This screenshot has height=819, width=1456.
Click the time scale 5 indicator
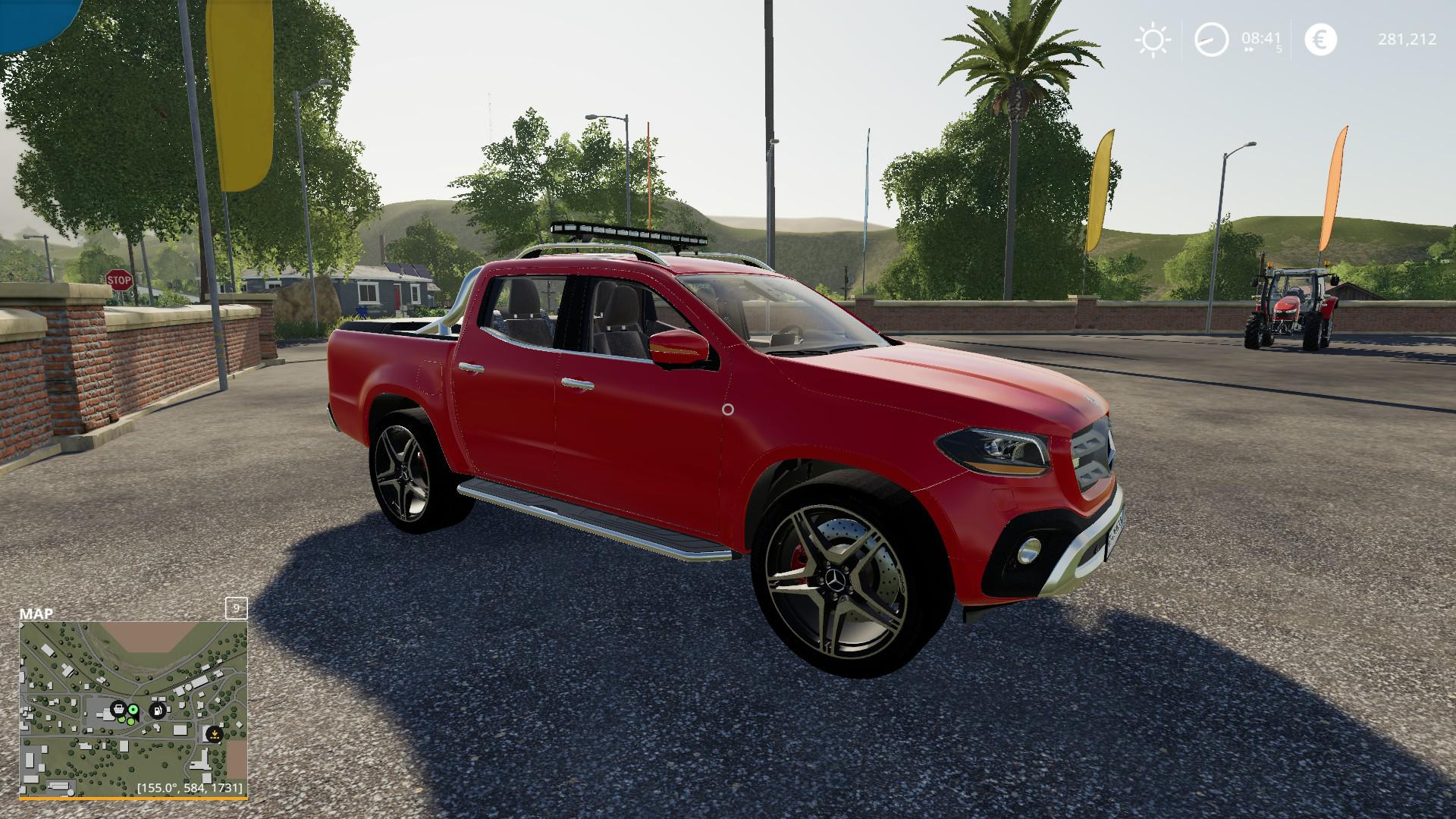(x=1279, y=49)
